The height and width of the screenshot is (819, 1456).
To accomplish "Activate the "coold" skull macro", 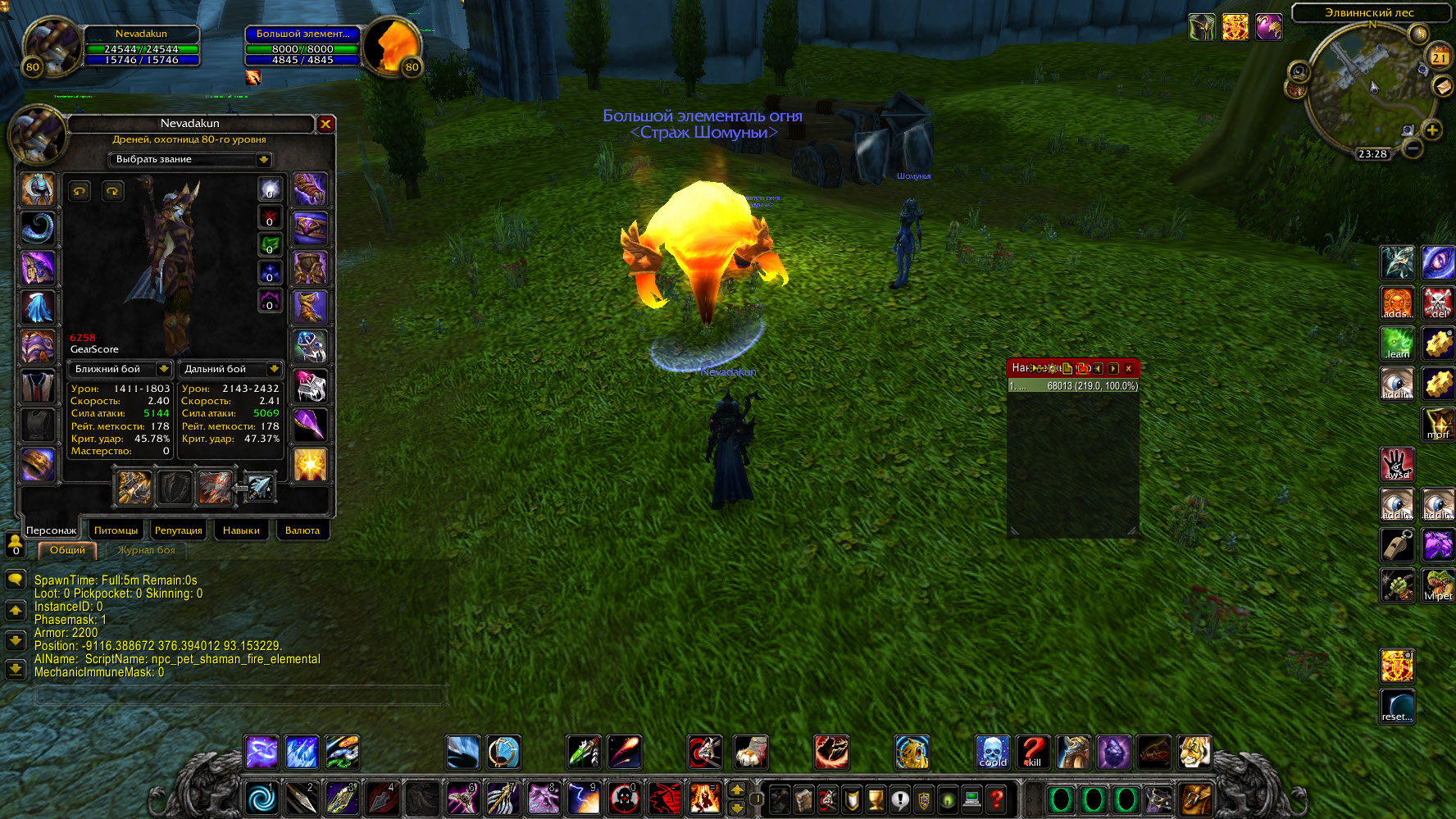I will tap(993, 752).
